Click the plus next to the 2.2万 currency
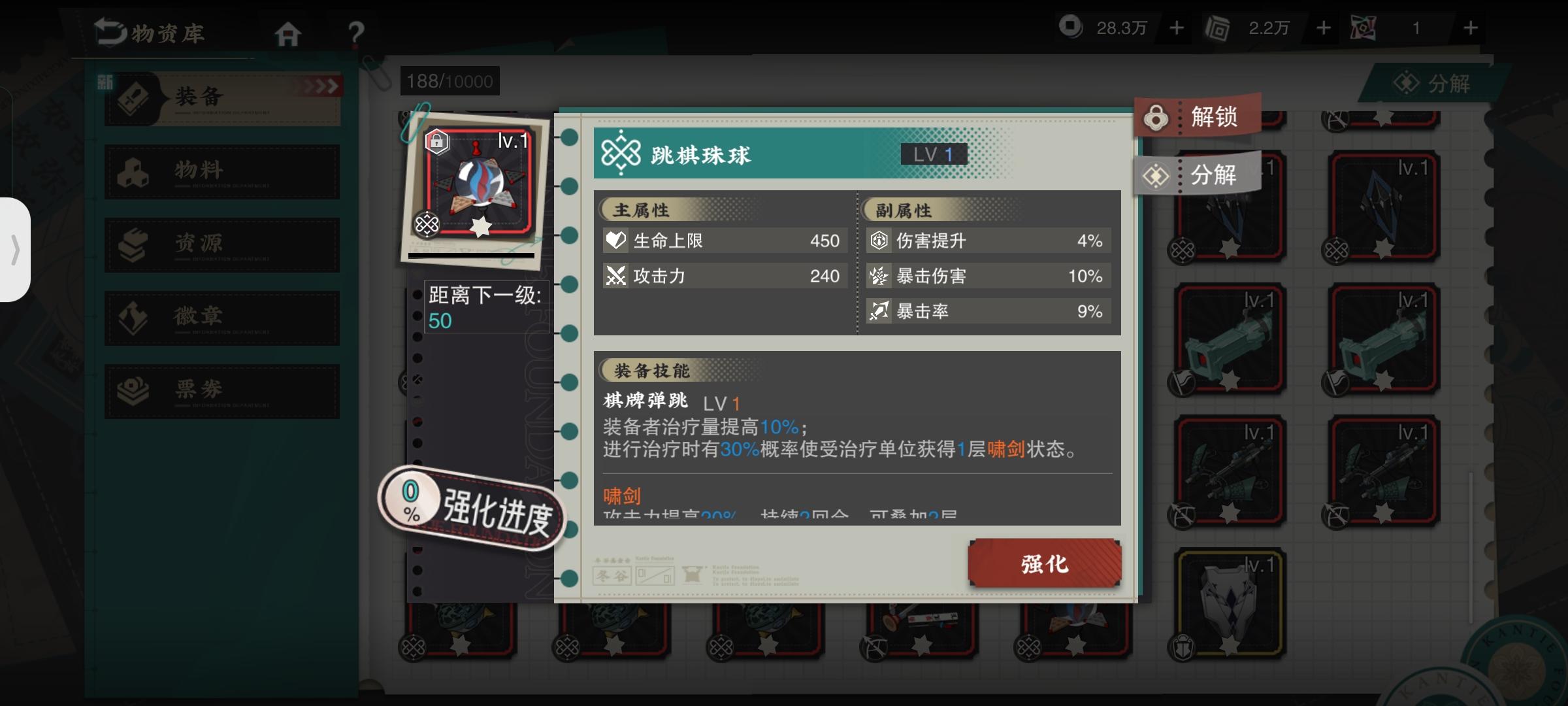The image size is (1568, 706). pos(1322,28)
